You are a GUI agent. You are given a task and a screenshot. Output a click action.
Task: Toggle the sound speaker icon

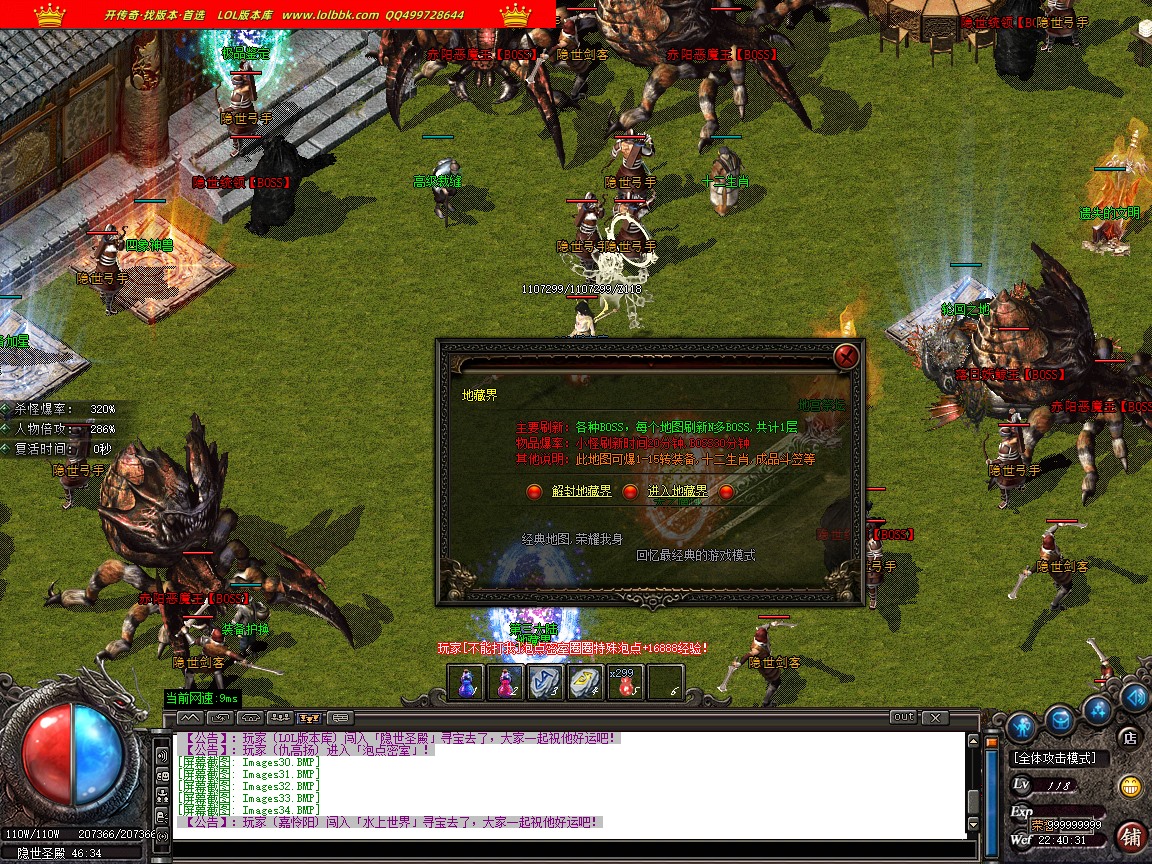(1134, 696)
